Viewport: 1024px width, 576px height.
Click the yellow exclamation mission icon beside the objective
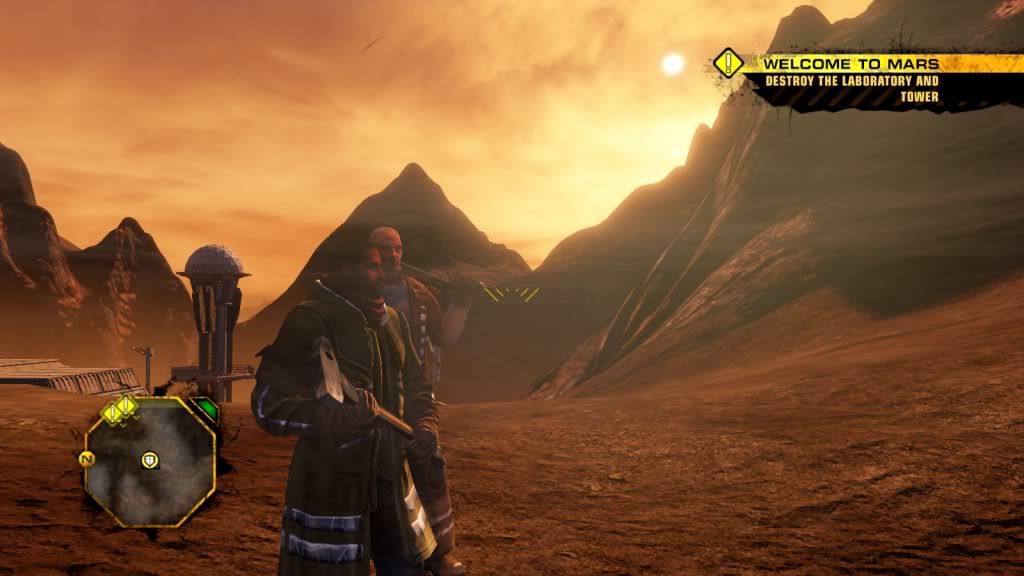[x=730, y=64]
